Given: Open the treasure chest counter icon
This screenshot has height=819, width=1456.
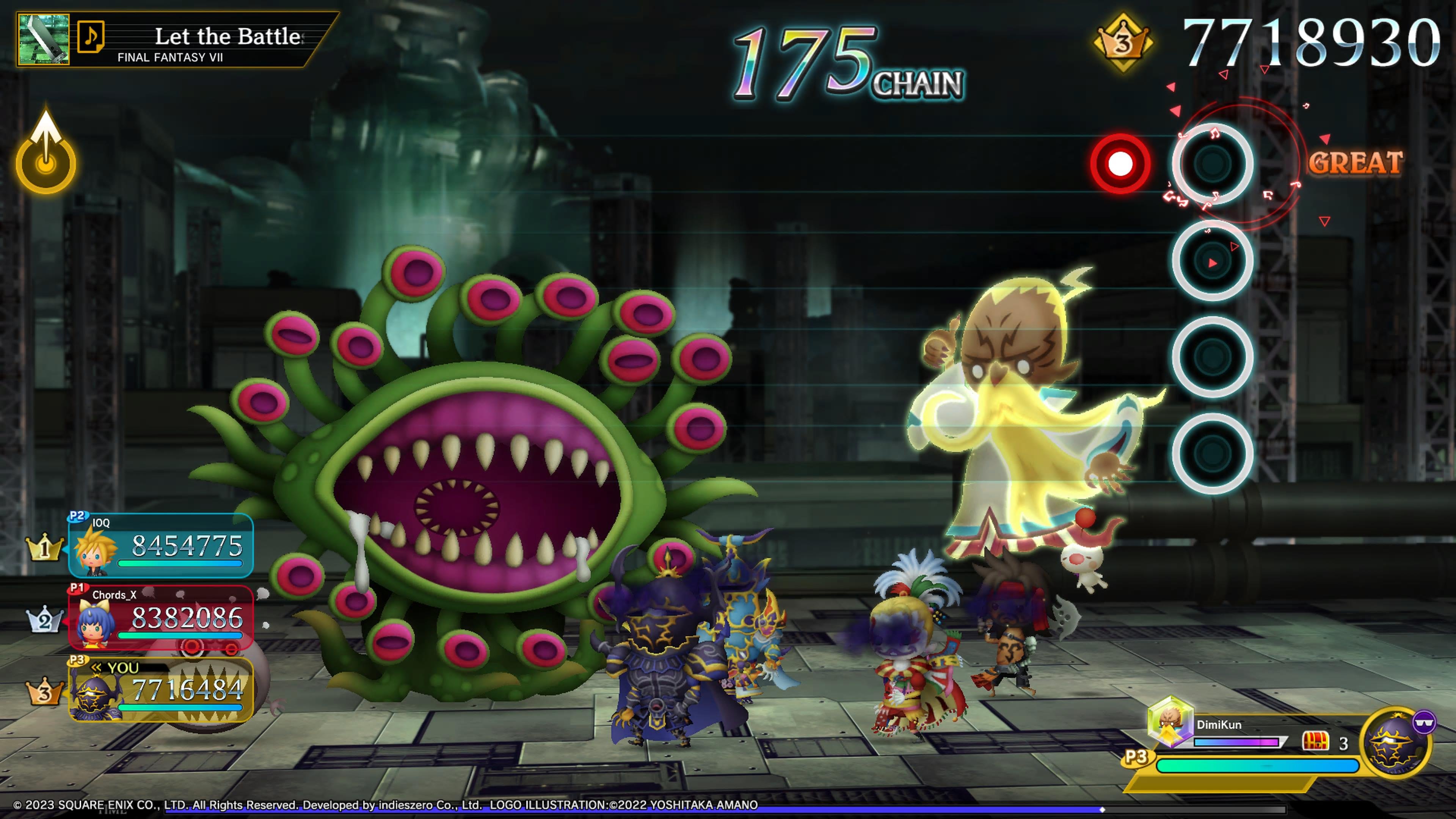Looking at the screenshot, I should [x=1315, y=742].
